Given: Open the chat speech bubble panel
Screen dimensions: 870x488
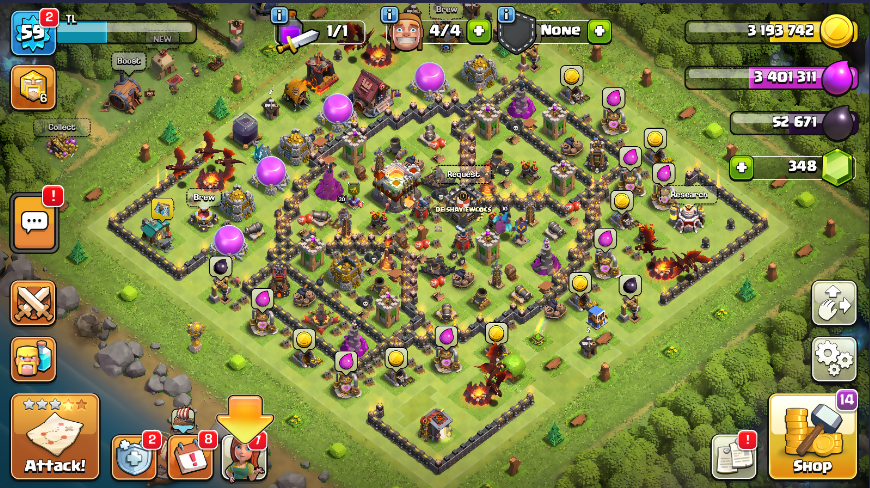Looking at the screenshot, I should [33, 222].
